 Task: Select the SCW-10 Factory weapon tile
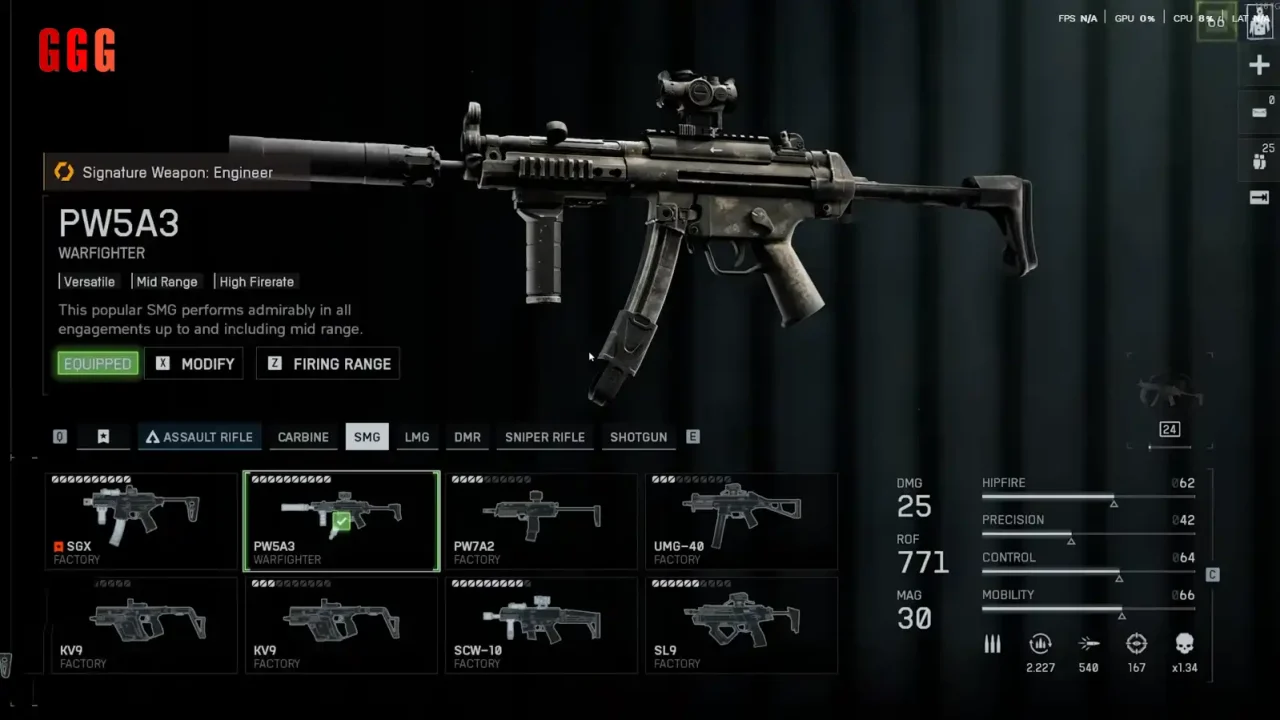(x=541, y=625)
